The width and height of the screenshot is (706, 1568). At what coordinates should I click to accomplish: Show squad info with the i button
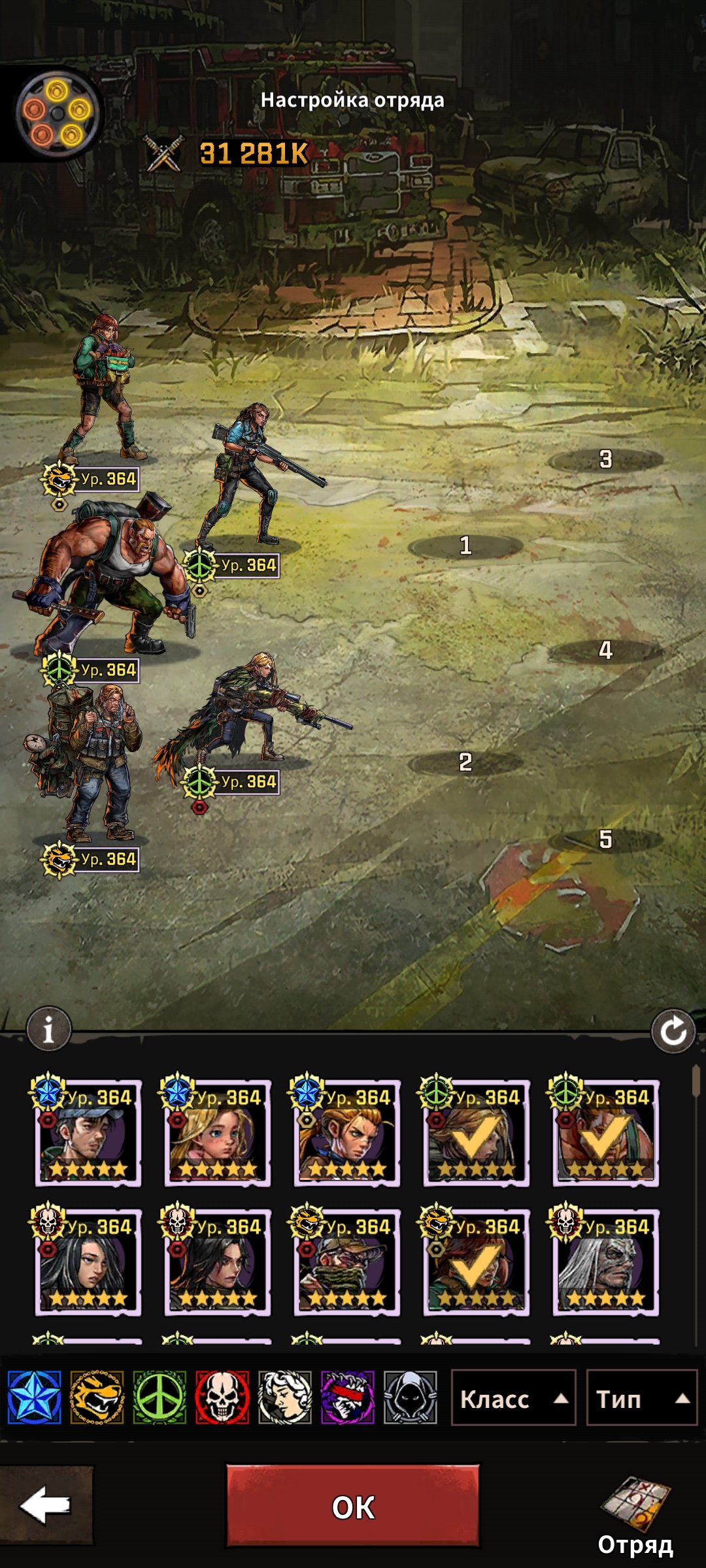point(48,1030)
